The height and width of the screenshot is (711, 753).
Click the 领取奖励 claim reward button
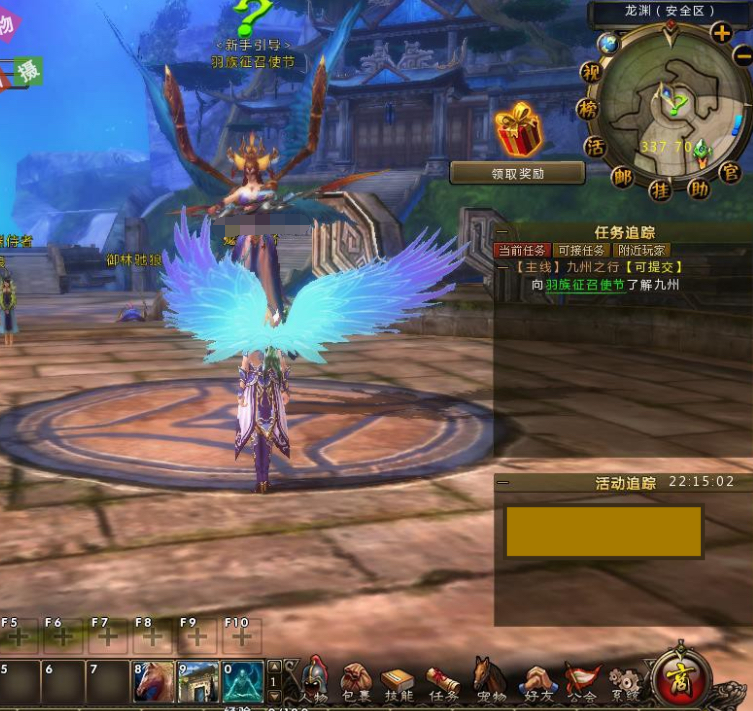pyautogui.click(x=517, y=173)
